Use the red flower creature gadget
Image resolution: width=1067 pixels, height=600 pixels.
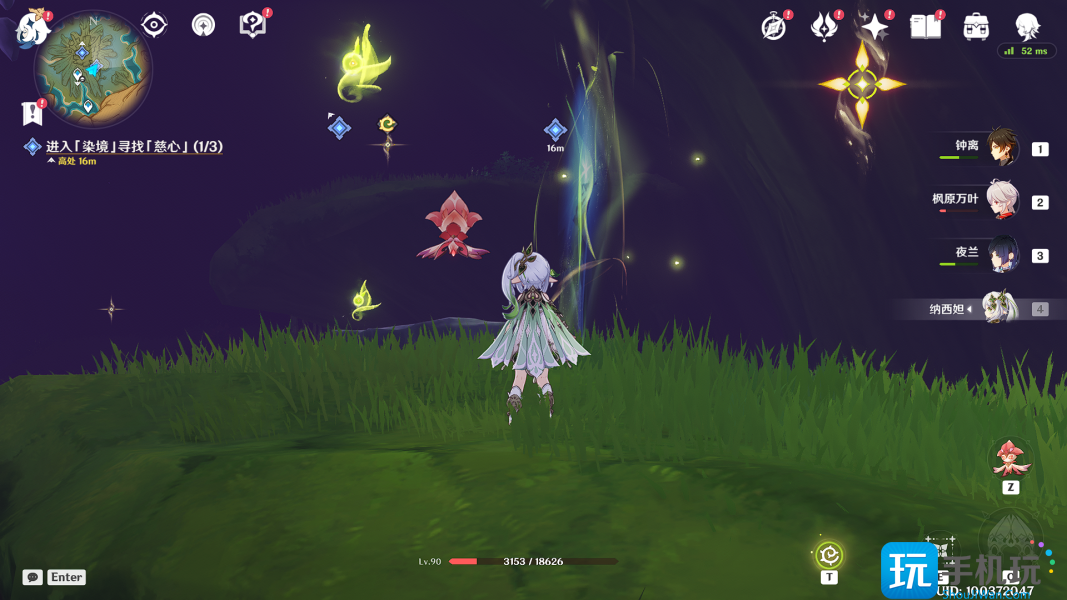[x=1010, y=458]
